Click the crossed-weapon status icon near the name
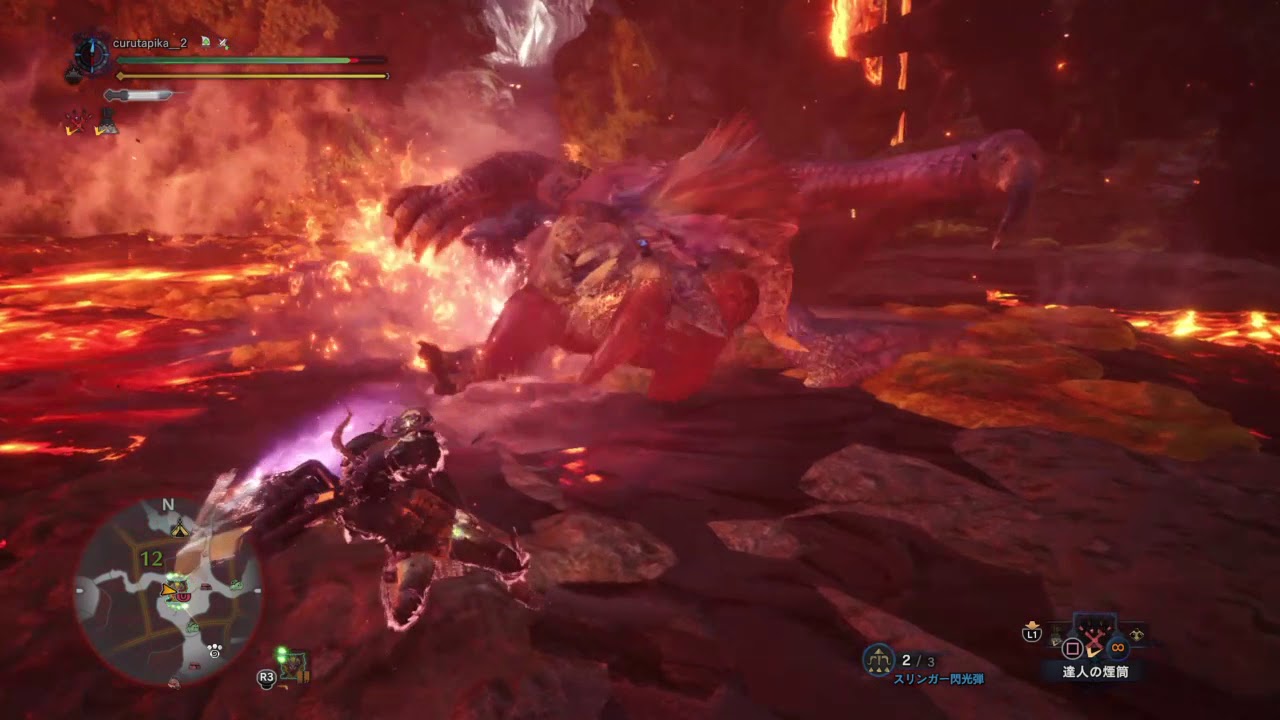The height and width of the screenshot is (720, 1280). (222, 43)
